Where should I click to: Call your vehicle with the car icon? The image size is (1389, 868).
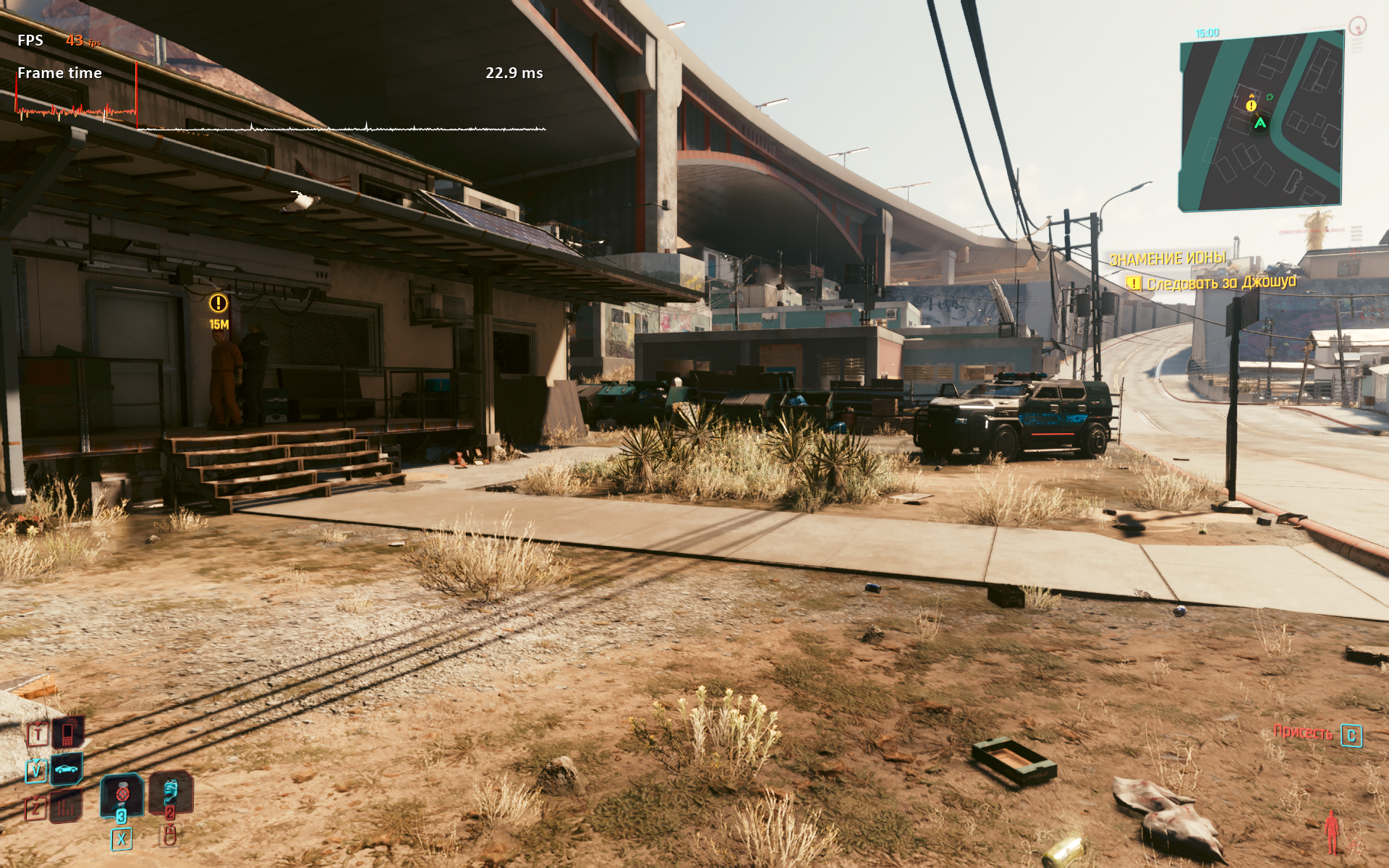66,768
